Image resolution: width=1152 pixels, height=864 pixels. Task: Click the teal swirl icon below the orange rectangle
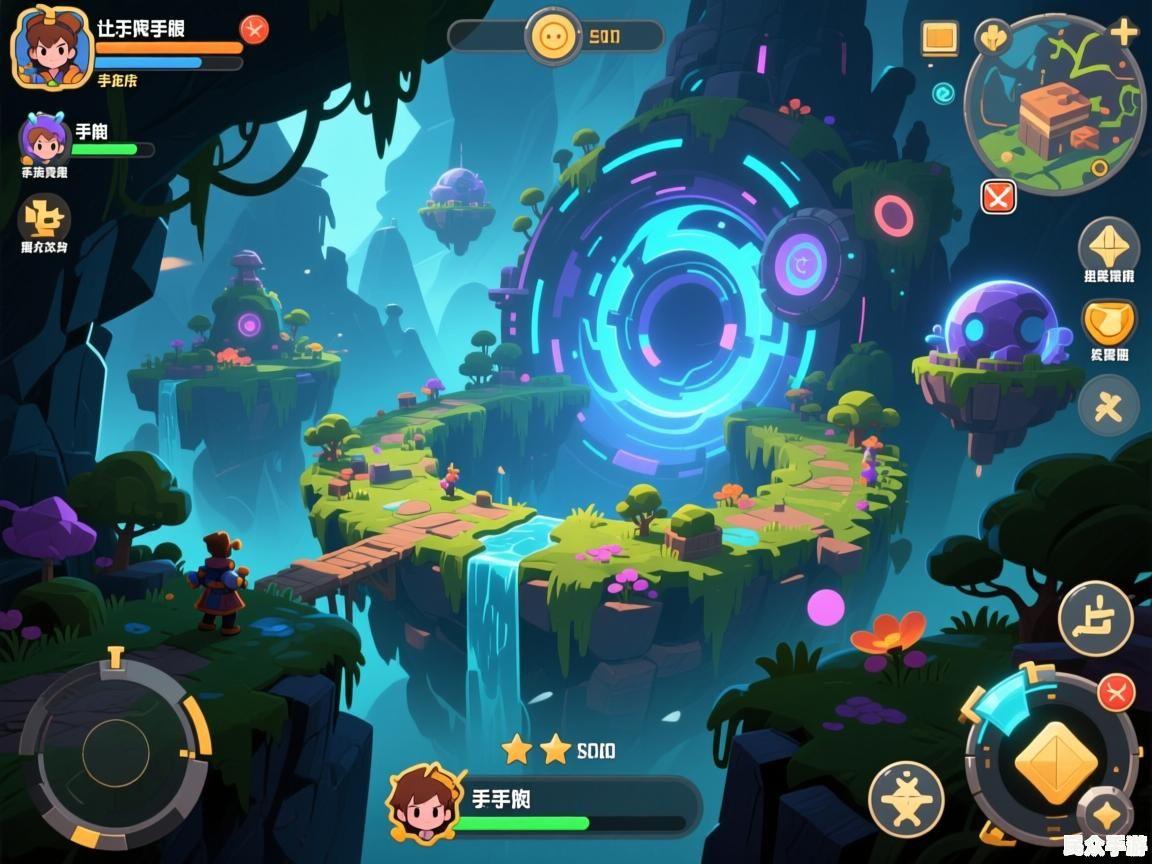pyautogui.click(x=943, y=94)
